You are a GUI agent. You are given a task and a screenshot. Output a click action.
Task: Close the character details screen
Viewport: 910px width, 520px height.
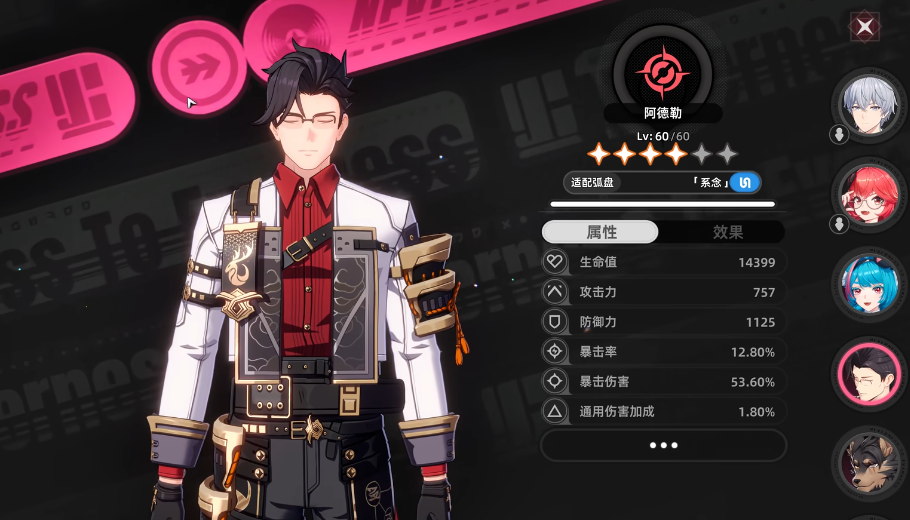[x=865, y=27]
